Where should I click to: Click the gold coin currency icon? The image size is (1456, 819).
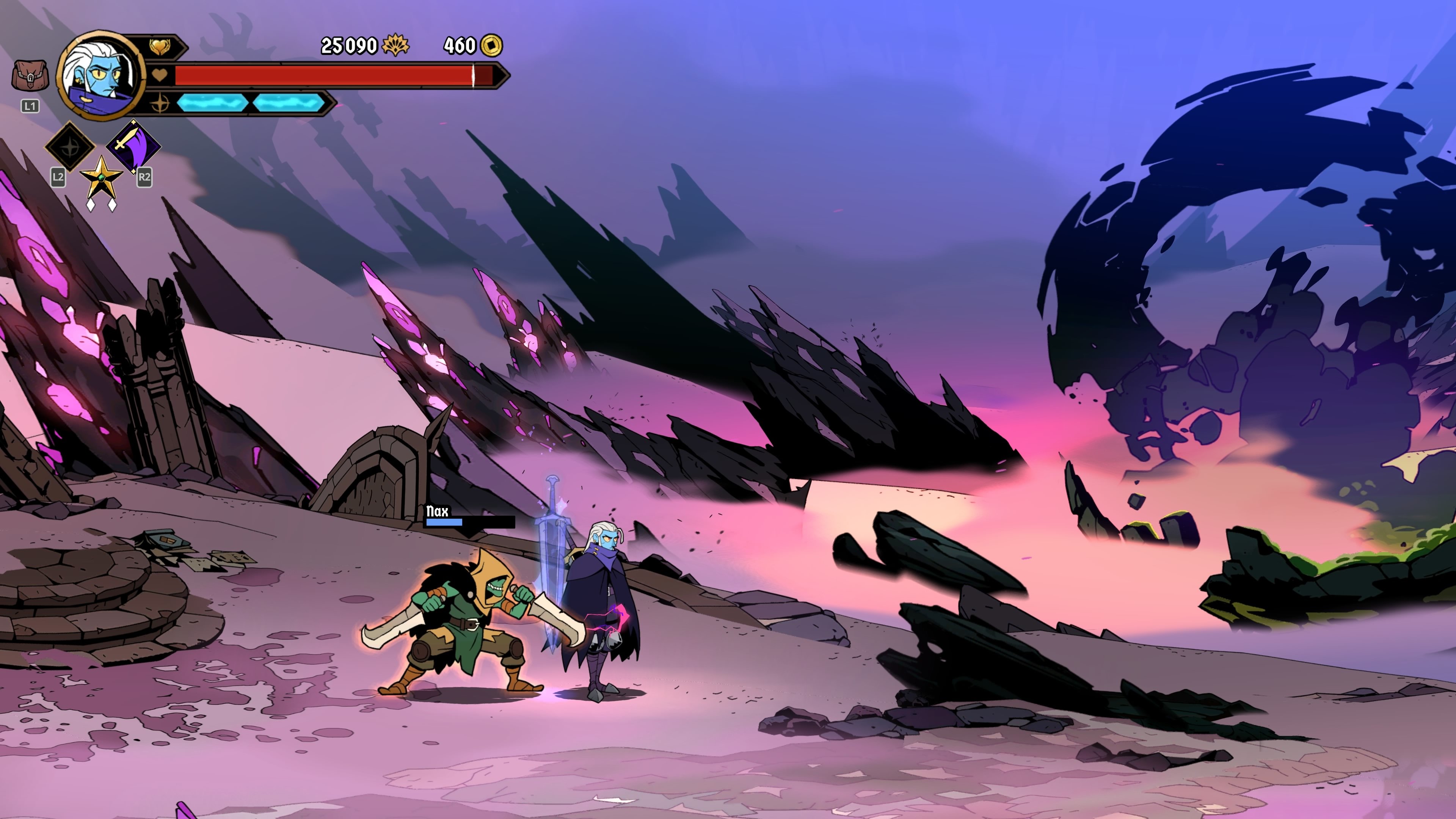pyautogui.click(x=491, y=45)
